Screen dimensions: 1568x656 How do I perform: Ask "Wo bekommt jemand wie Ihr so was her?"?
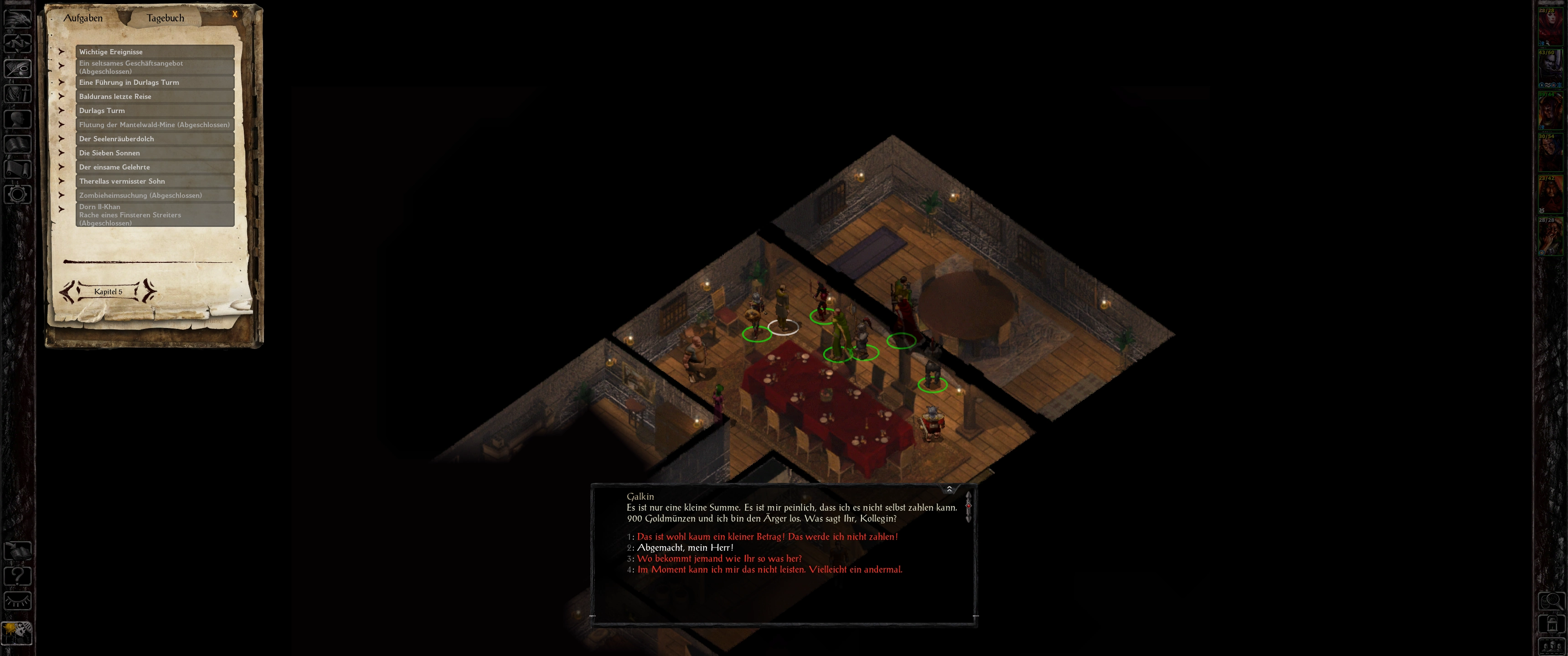pos(719,559)
